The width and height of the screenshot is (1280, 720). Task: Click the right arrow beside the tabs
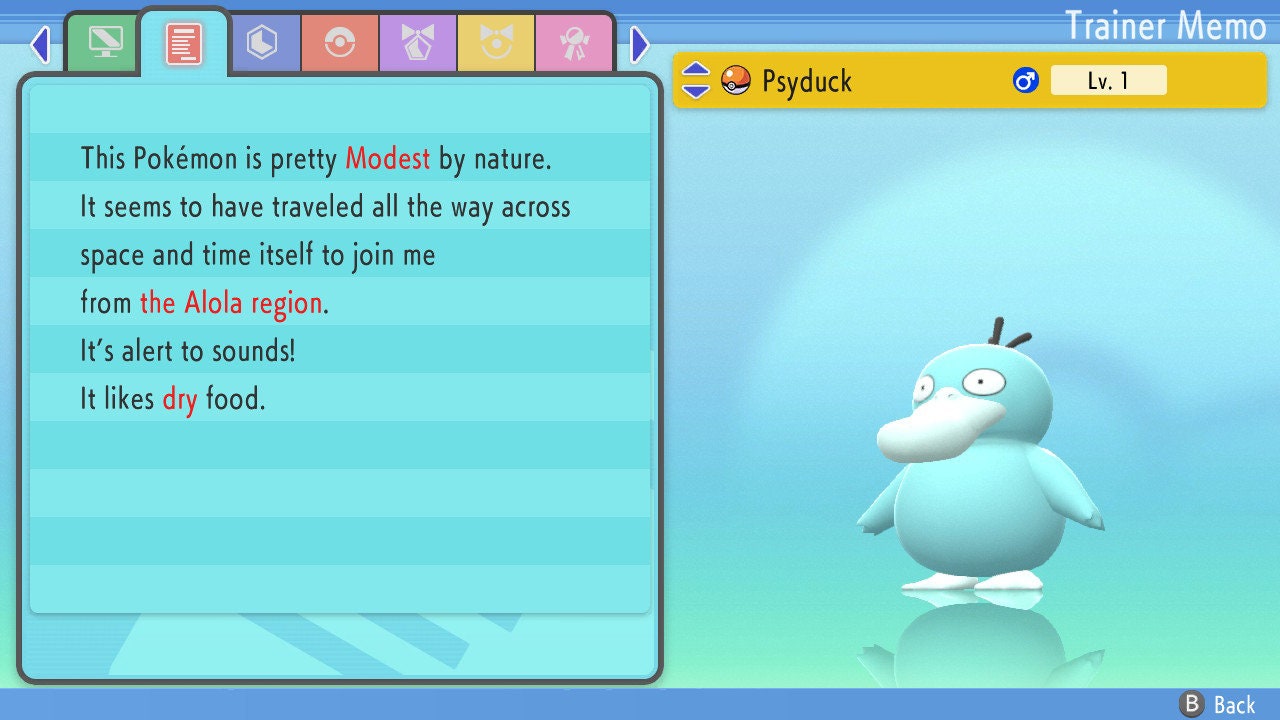coord(640,44)
